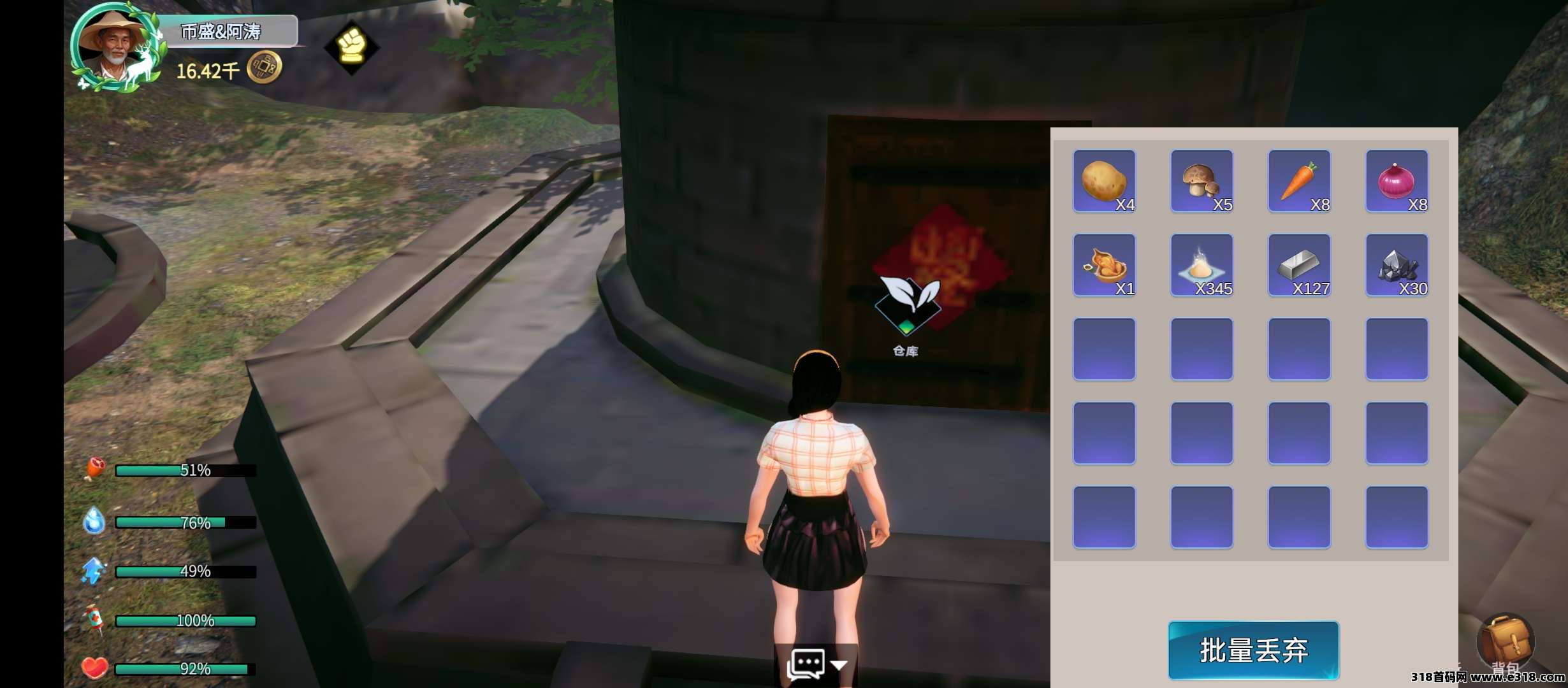1568x688 pixels.
Task: Choose the X345 steaming powder pile slot
Action: pos(1201,265)
